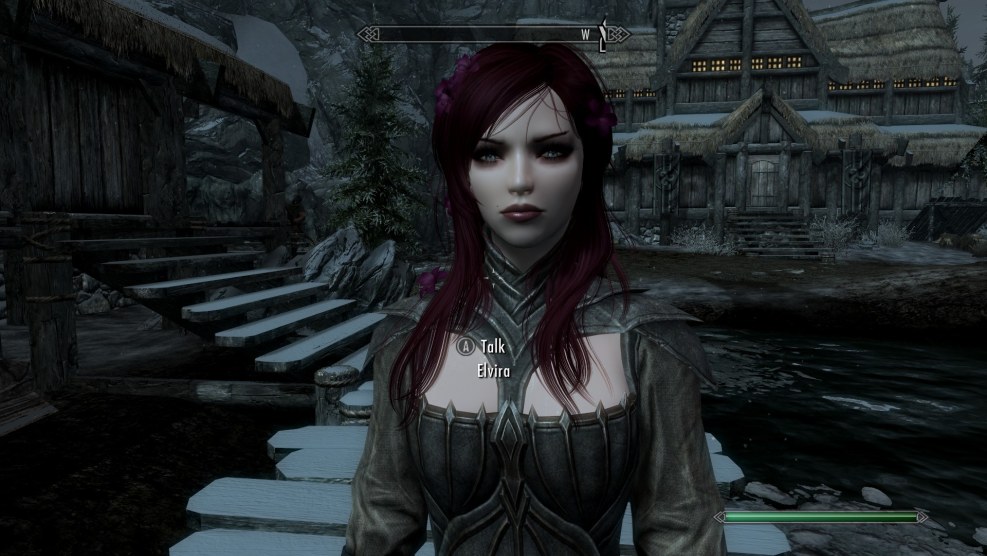Screen dimensions: 987x556
Task: Click the compass bar showing W
Action: tap(494, 34)
